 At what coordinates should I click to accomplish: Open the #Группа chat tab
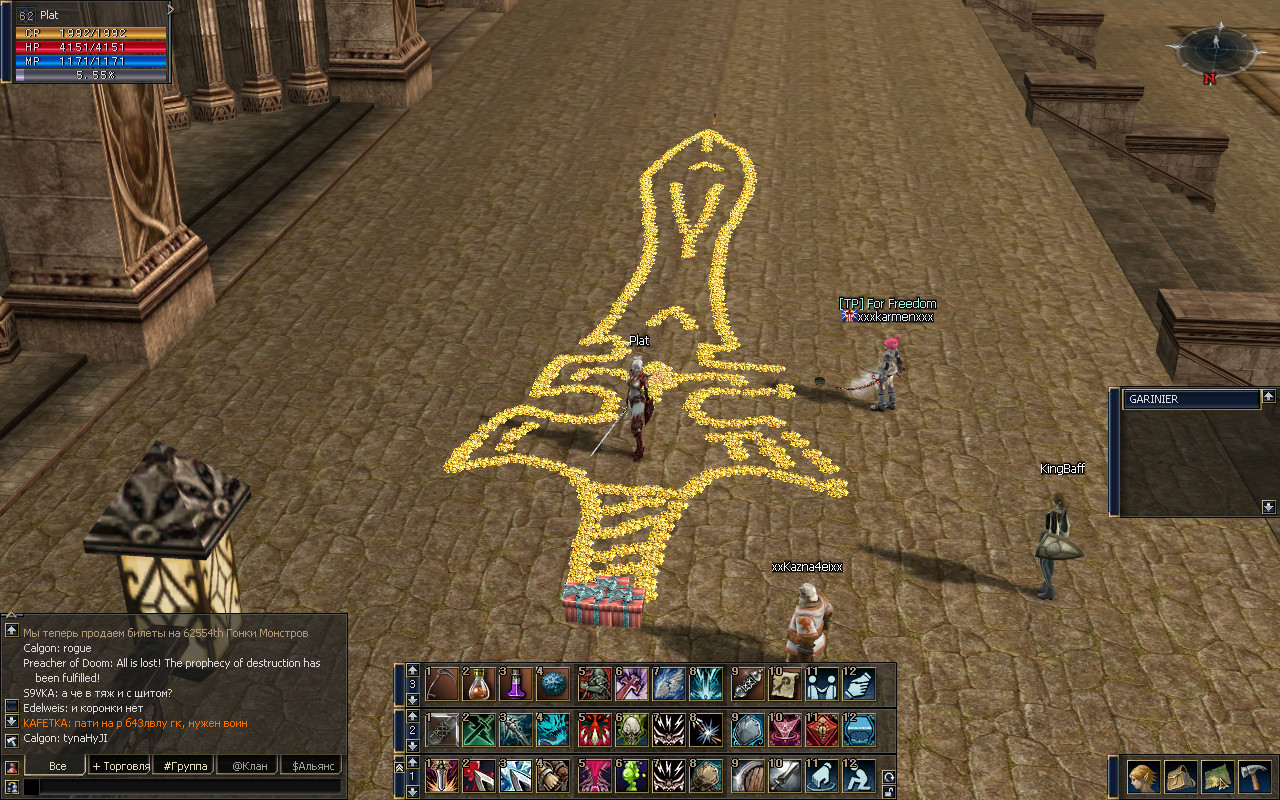[x=186, y=766]
